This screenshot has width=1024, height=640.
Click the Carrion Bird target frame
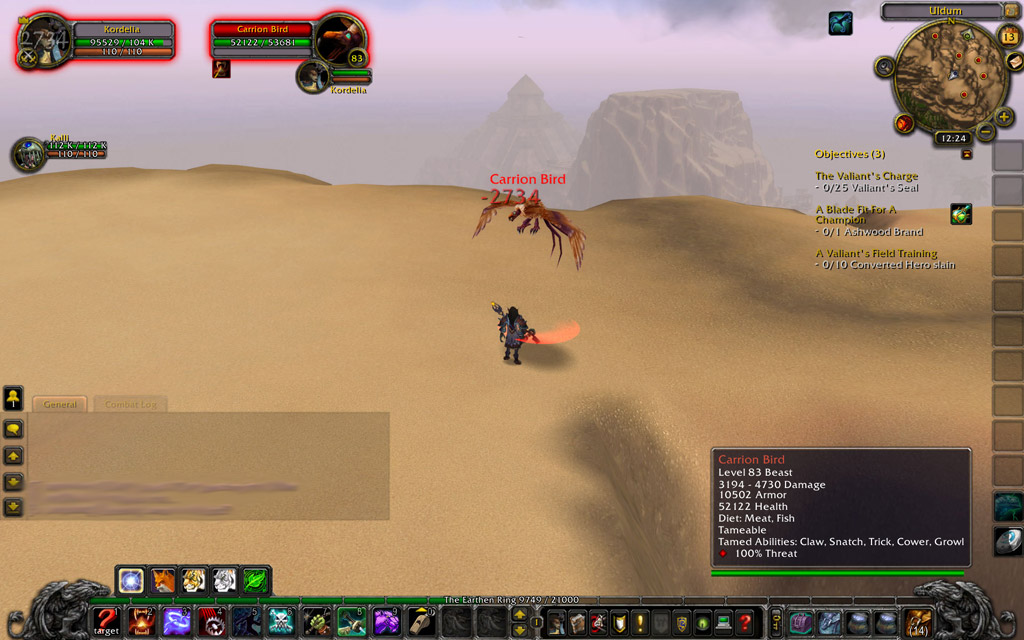pos(263,41)
